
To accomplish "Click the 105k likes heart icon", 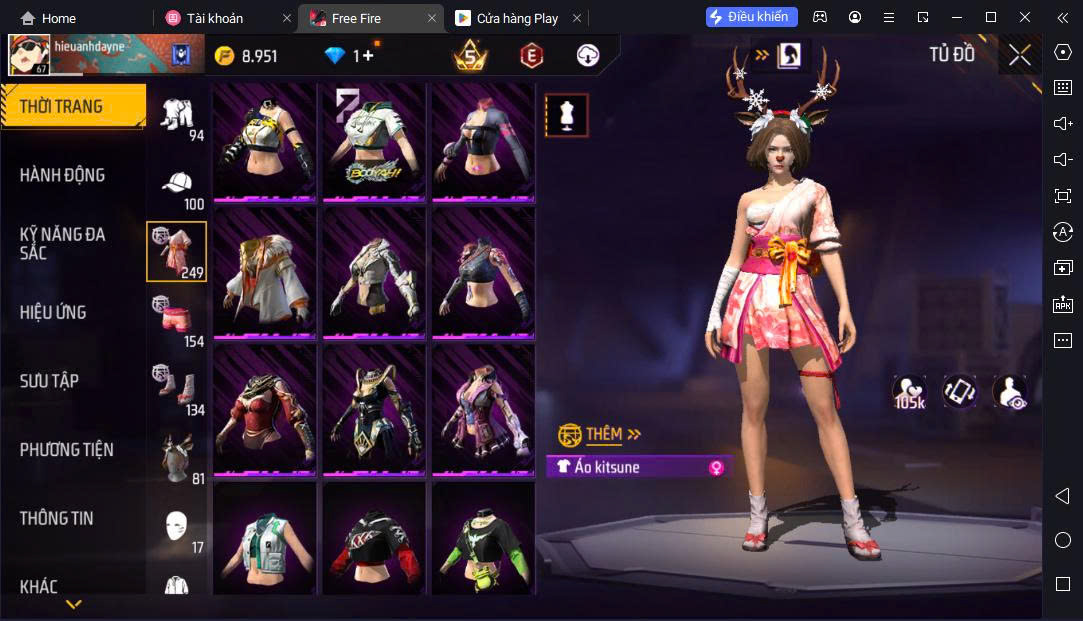I will [x=908, y=392].
